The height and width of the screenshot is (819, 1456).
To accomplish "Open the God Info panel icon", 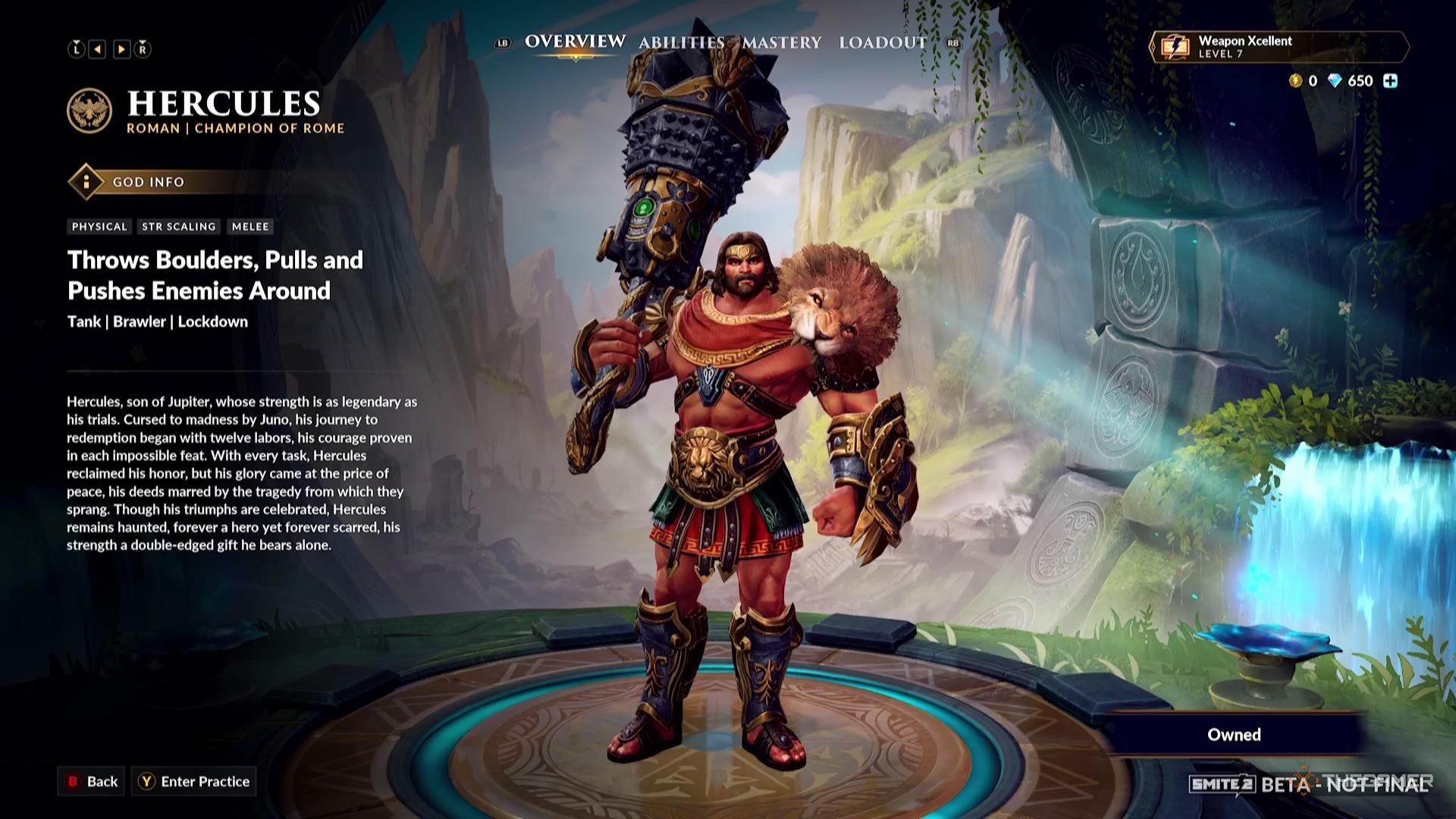I will click(x=87, y=182).
